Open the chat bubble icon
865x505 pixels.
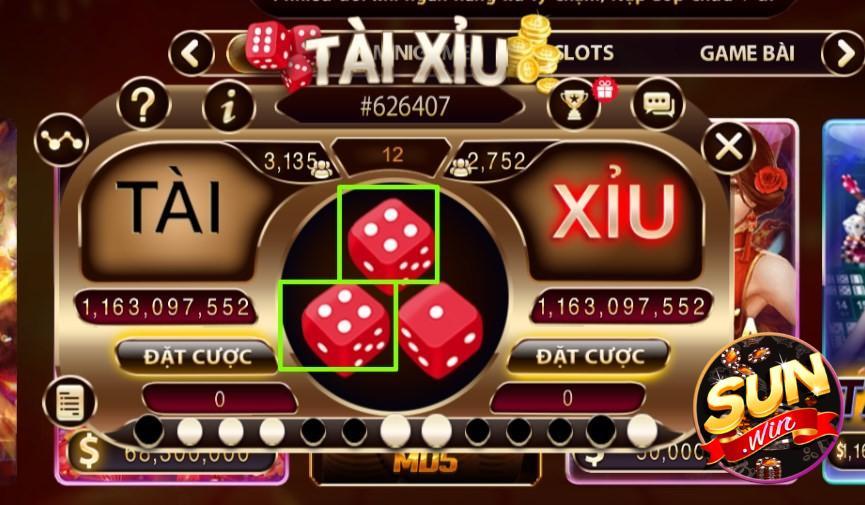pyautogui.click(x=658, y=104)
